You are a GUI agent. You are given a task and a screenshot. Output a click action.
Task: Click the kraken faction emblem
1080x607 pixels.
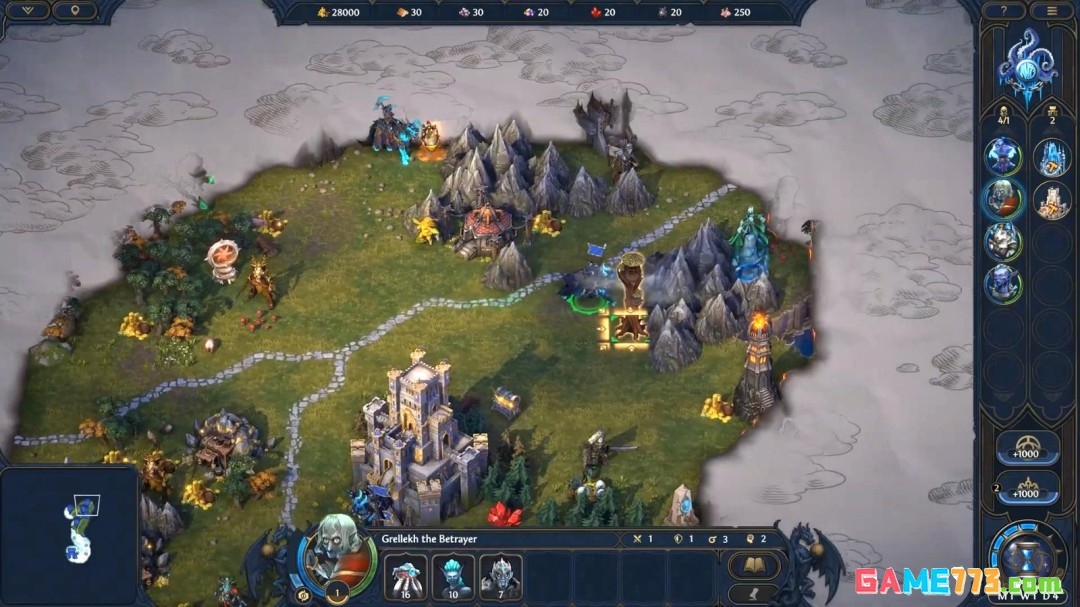(x=1027, y=66)
